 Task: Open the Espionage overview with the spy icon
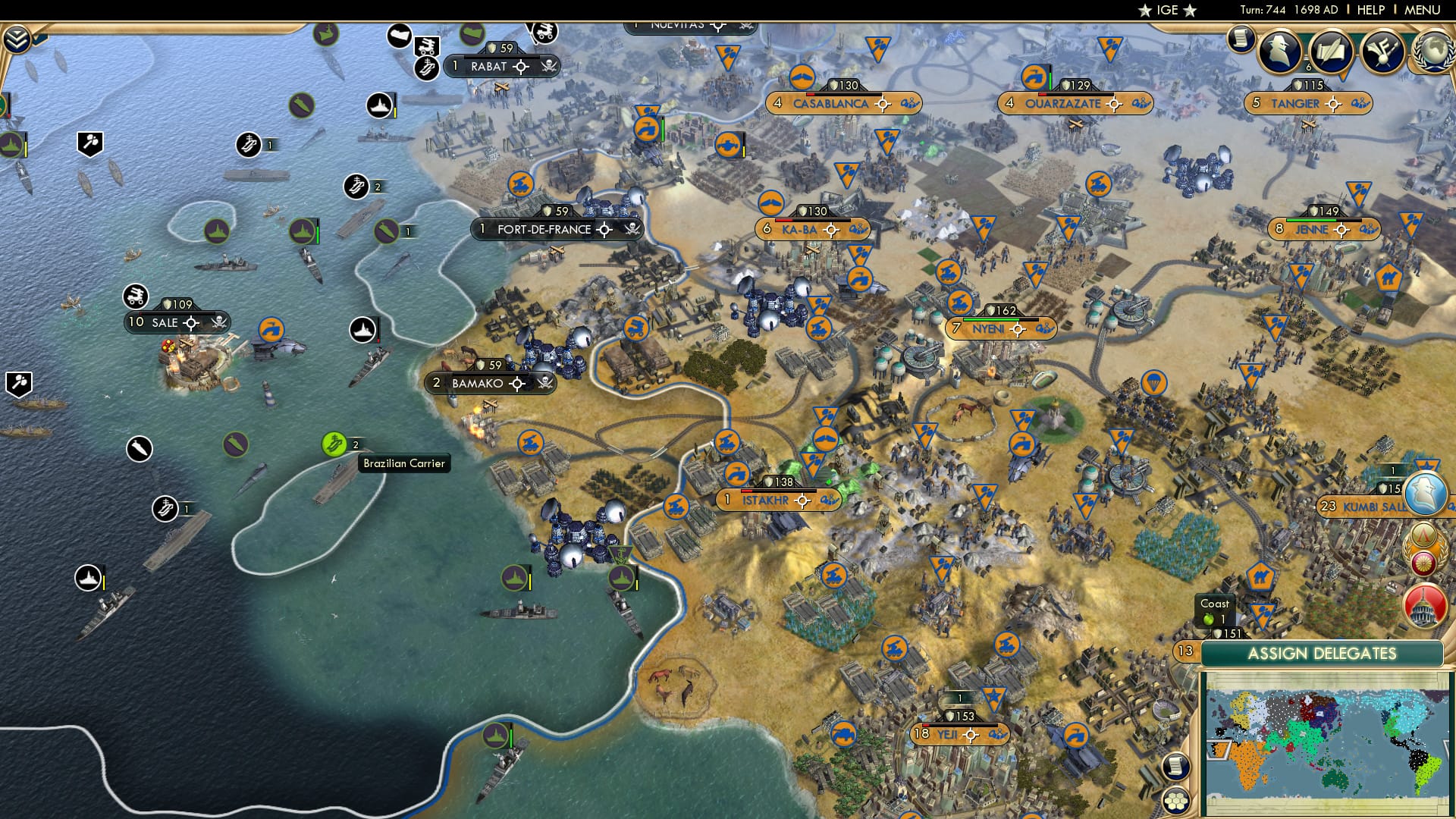tap(1280, 53)
